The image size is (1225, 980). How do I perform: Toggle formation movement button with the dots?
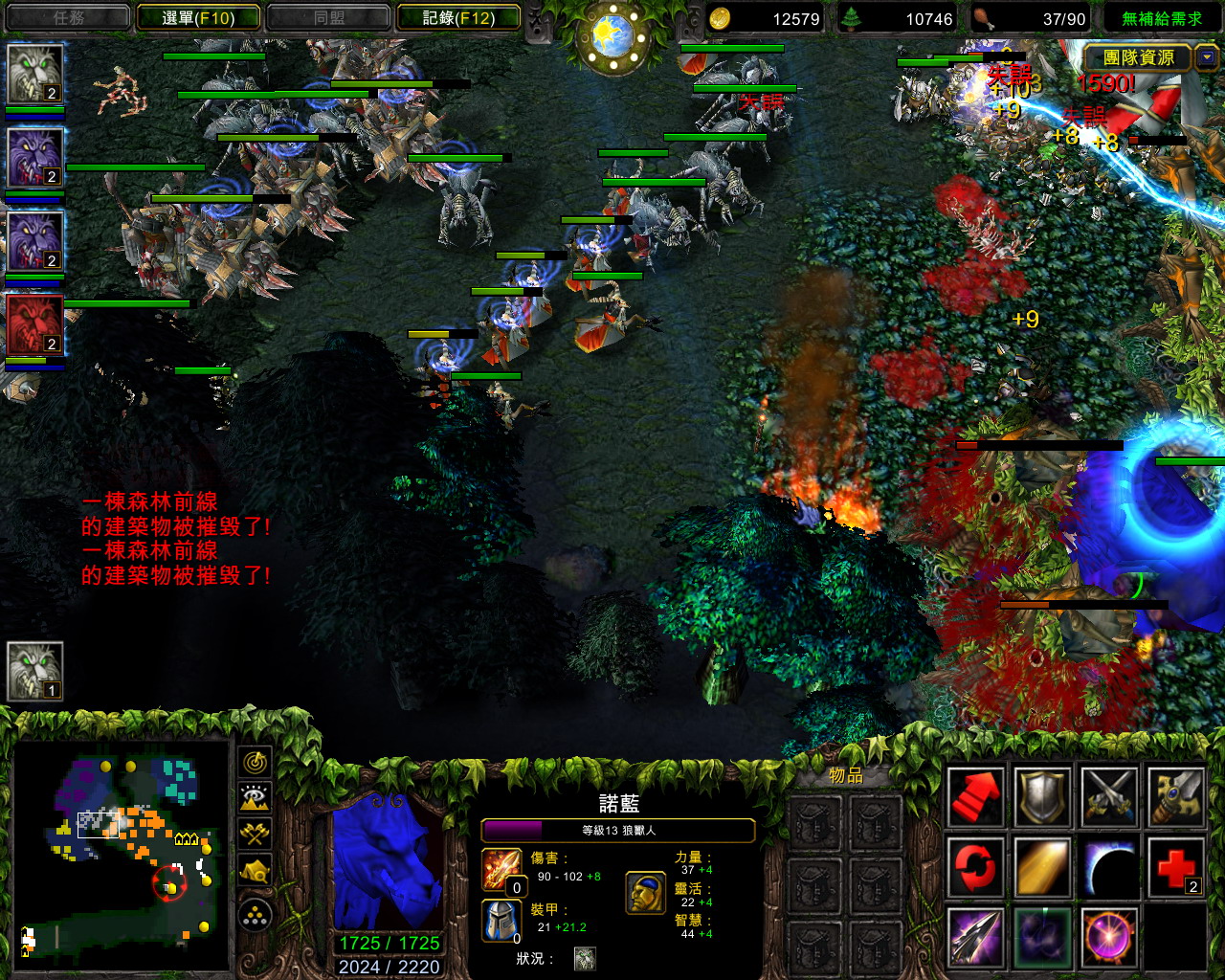pos(255,917)
